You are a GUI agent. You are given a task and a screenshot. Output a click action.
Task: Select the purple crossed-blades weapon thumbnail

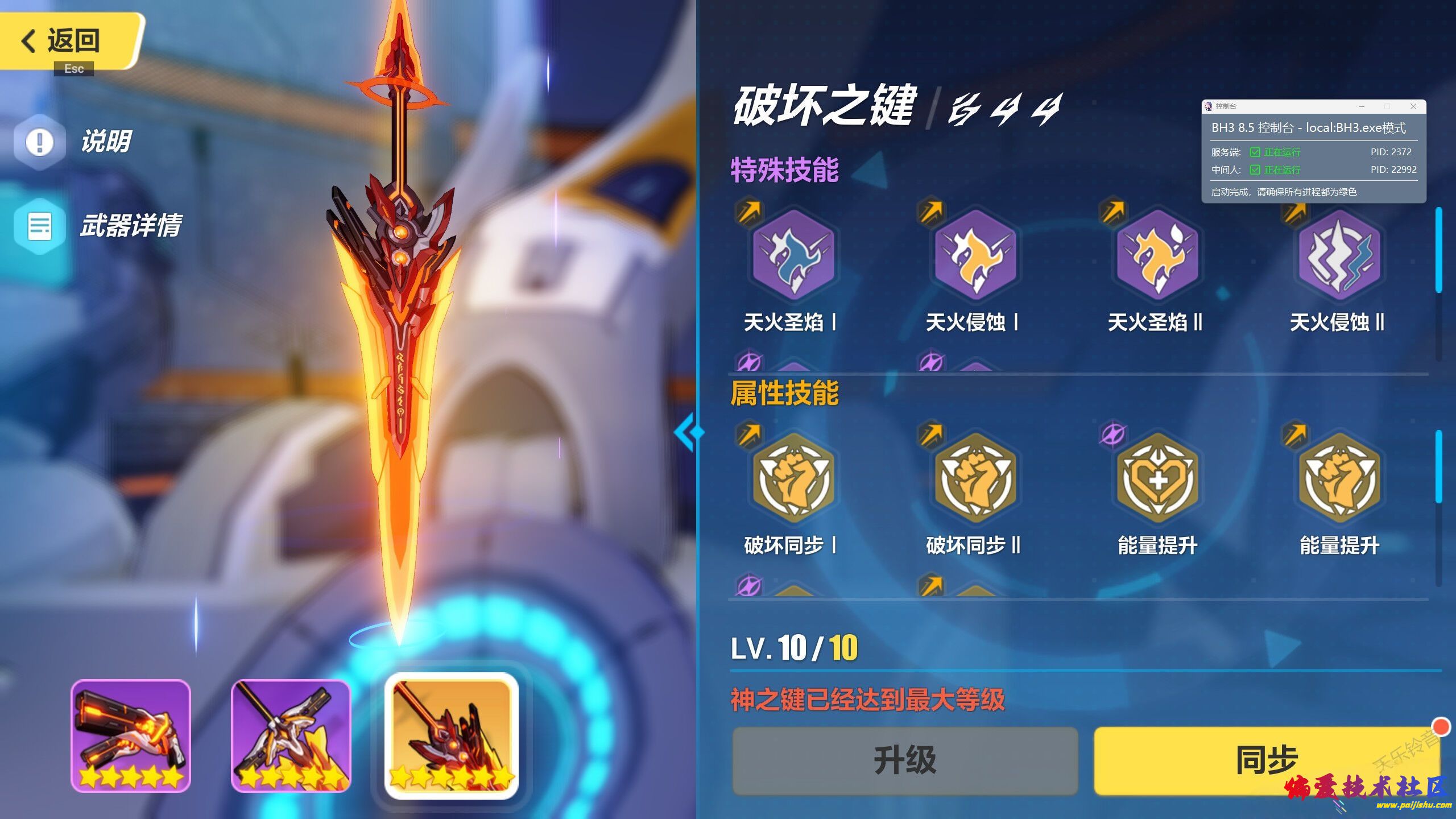[291, 735]
